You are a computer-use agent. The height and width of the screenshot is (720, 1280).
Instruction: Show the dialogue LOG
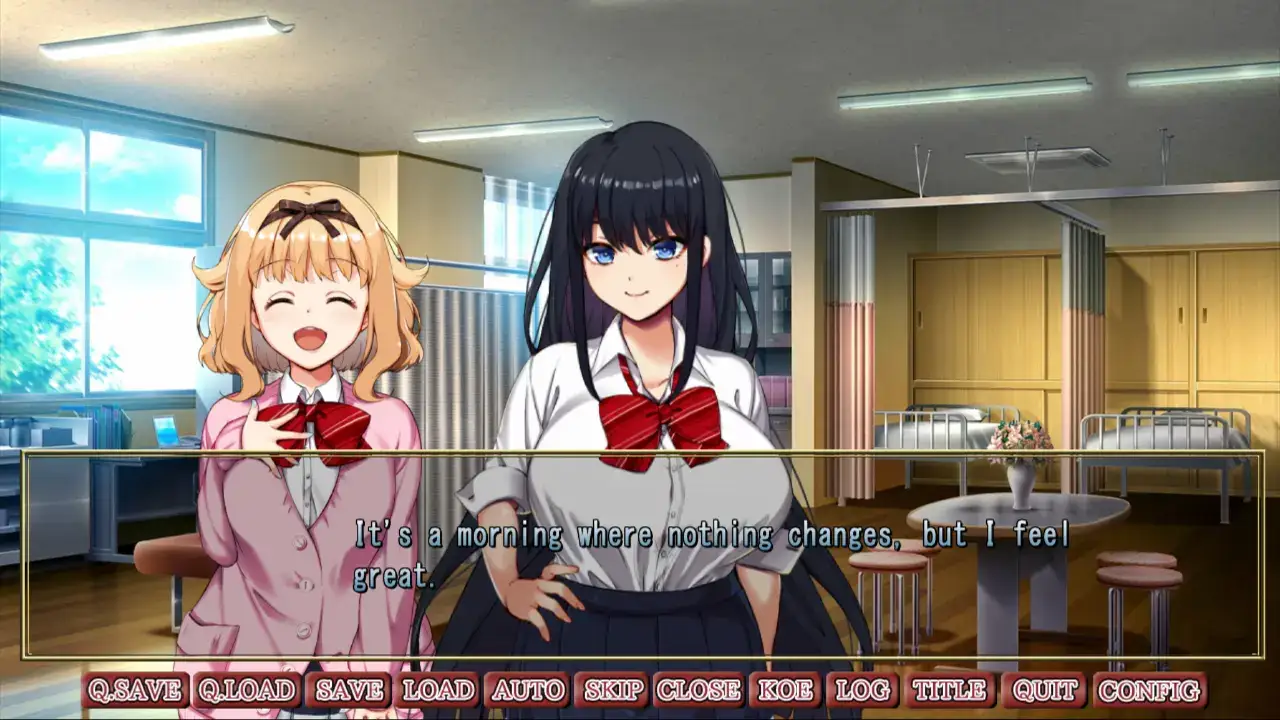[x=862, y=690]
